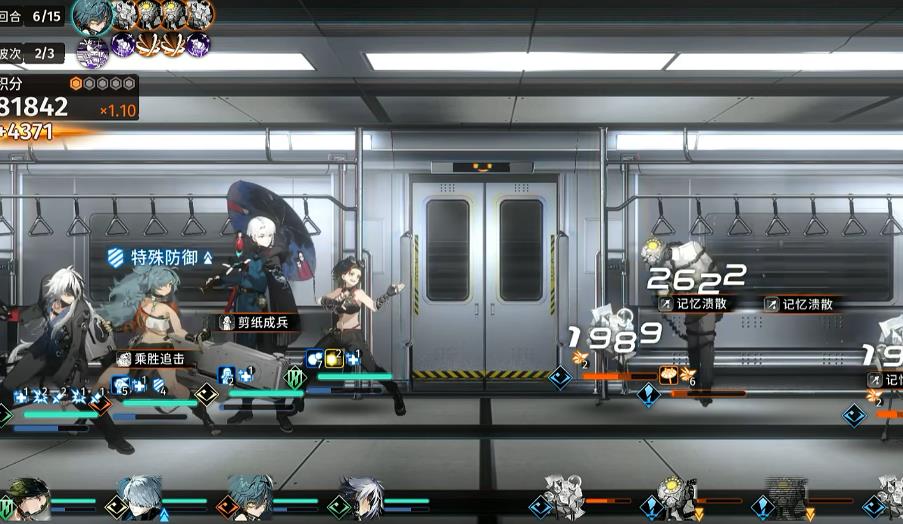Target the yellow-faced robot enemy portrait in bottom bar

(x=674, y=497)
